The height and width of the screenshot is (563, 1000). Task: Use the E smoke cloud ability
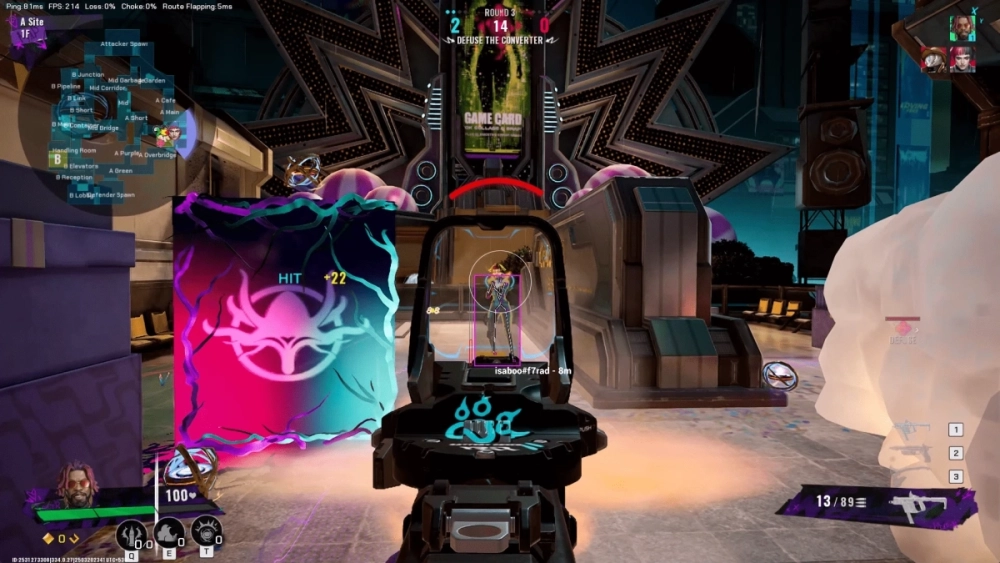click(169, 533)
